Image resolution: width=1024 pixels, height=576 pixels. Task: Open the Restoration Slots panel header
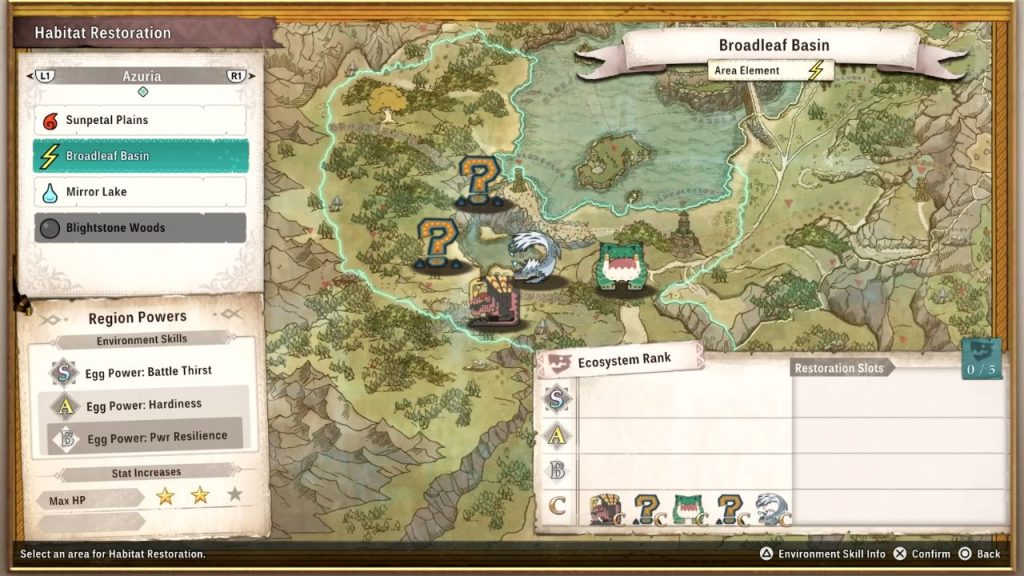(x=838, y=368)
